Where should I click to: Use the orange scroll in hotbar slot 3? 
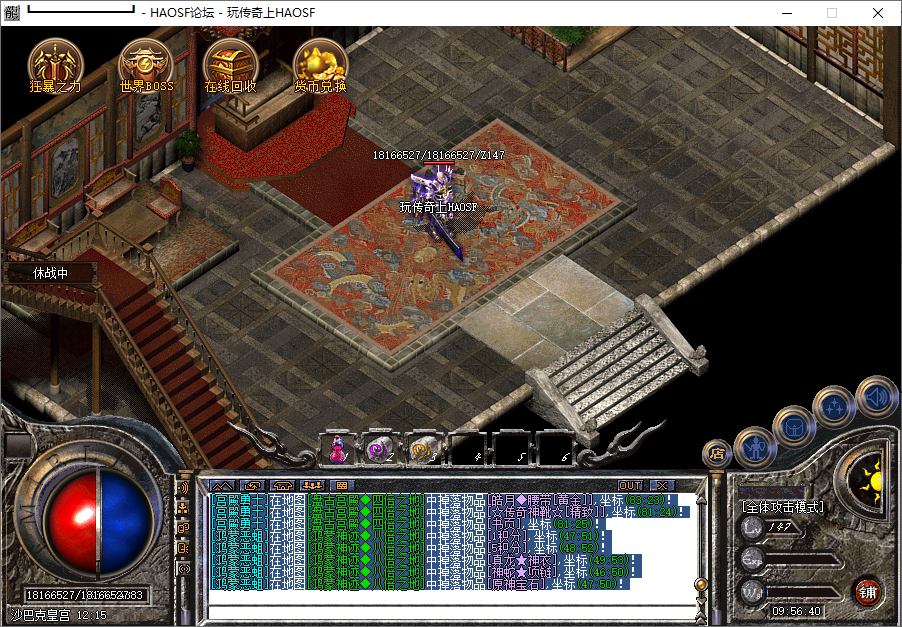click(424, 449)
